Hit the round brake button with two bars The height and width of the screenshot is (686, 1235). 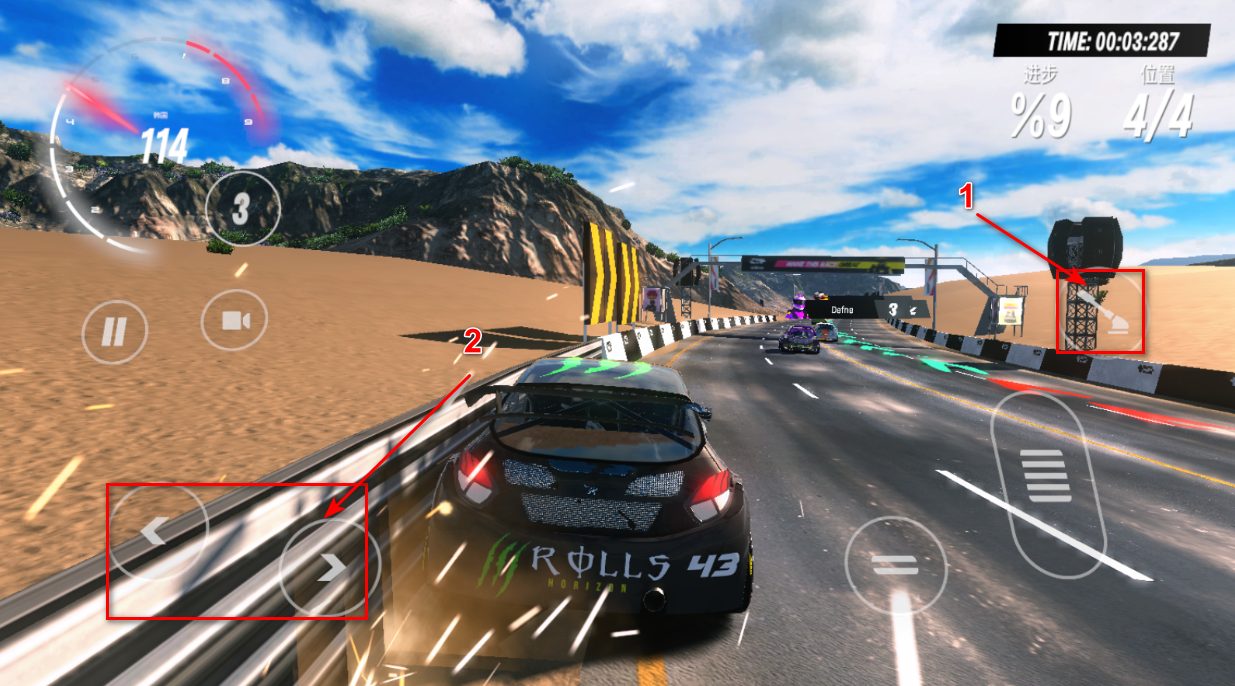[x=894, y=565]
